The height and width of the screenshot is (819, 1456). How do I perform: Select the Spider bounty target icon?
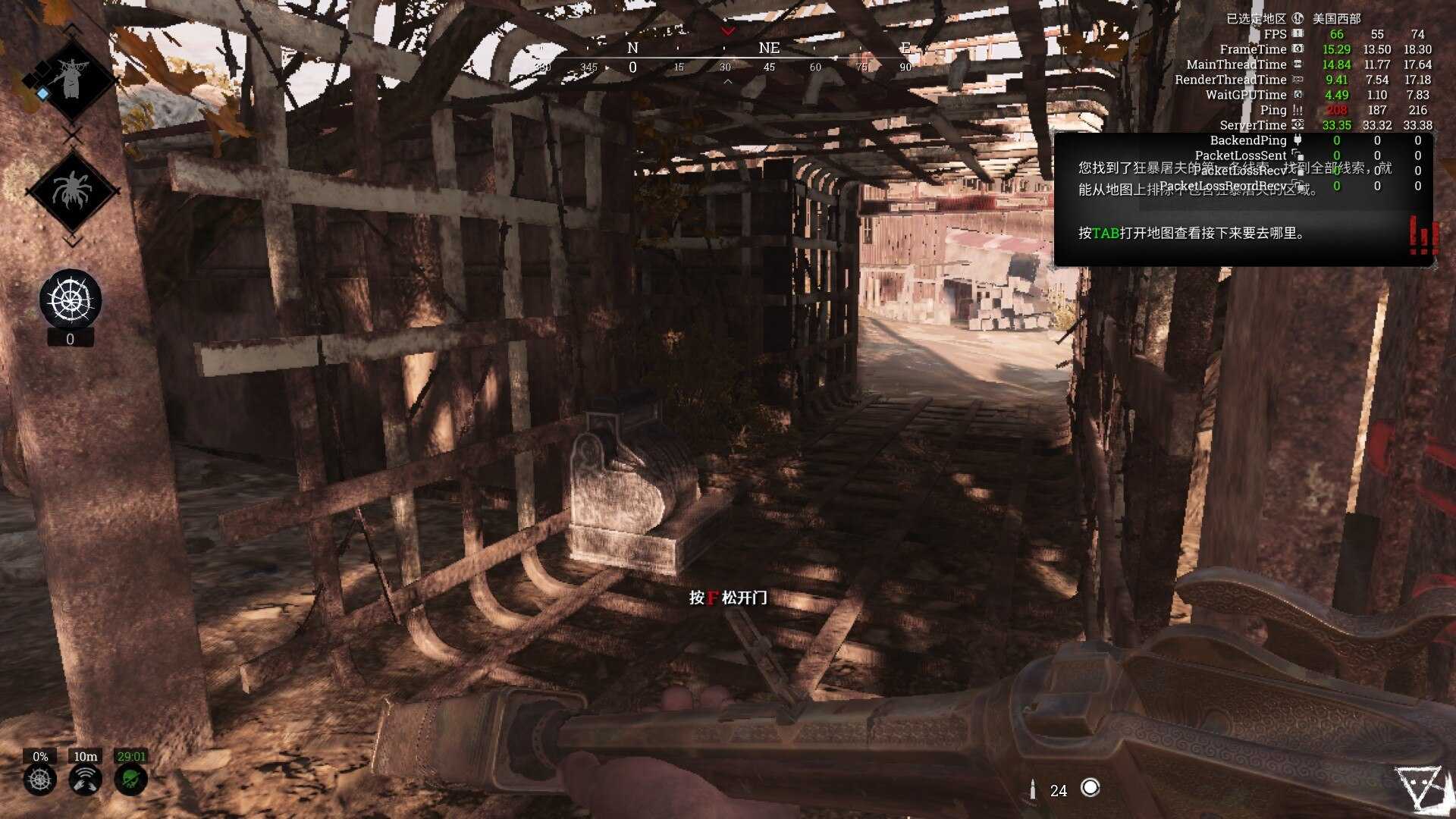click(x=71, y=190)
